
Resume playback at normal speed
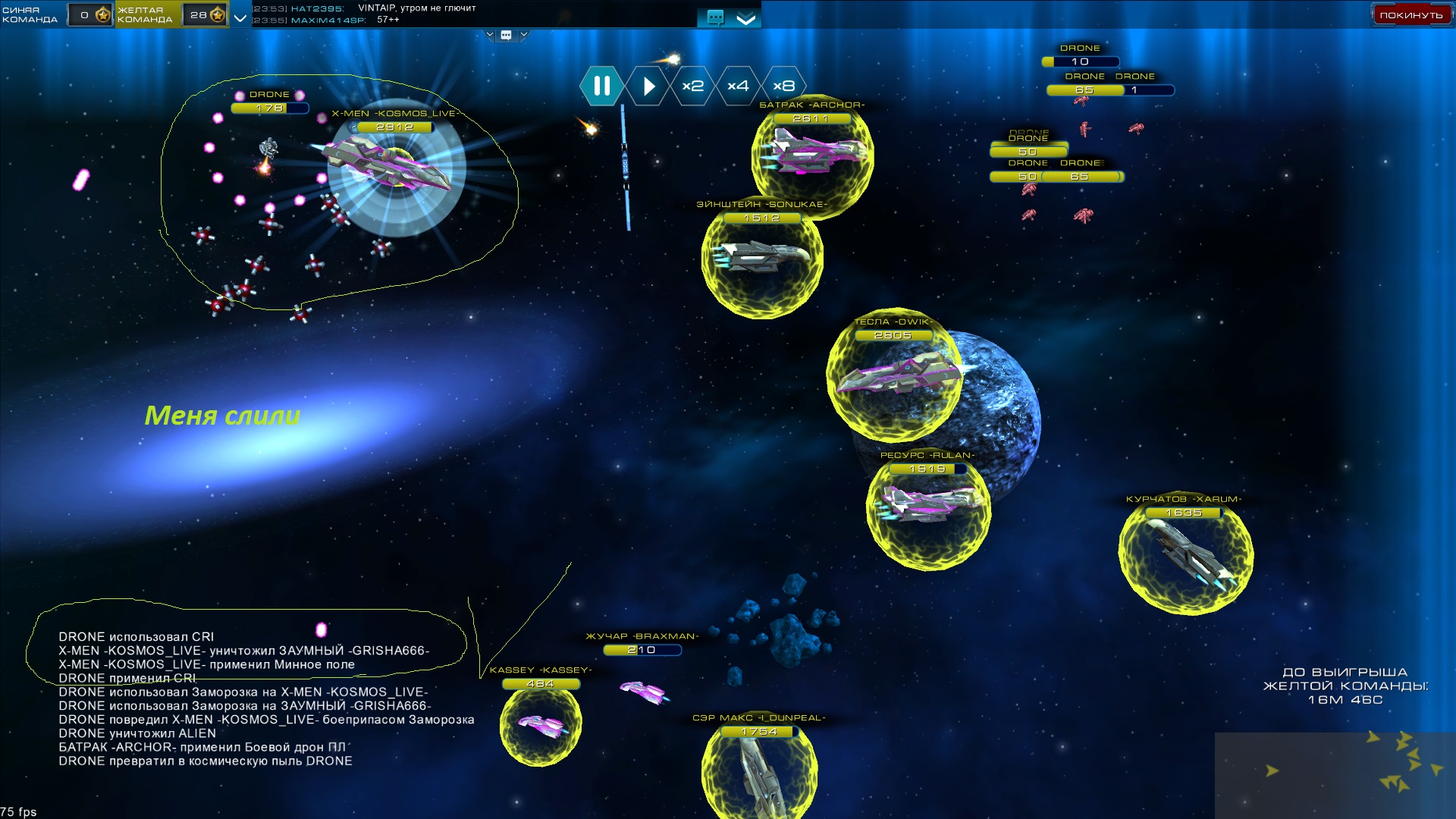point(648,86)
